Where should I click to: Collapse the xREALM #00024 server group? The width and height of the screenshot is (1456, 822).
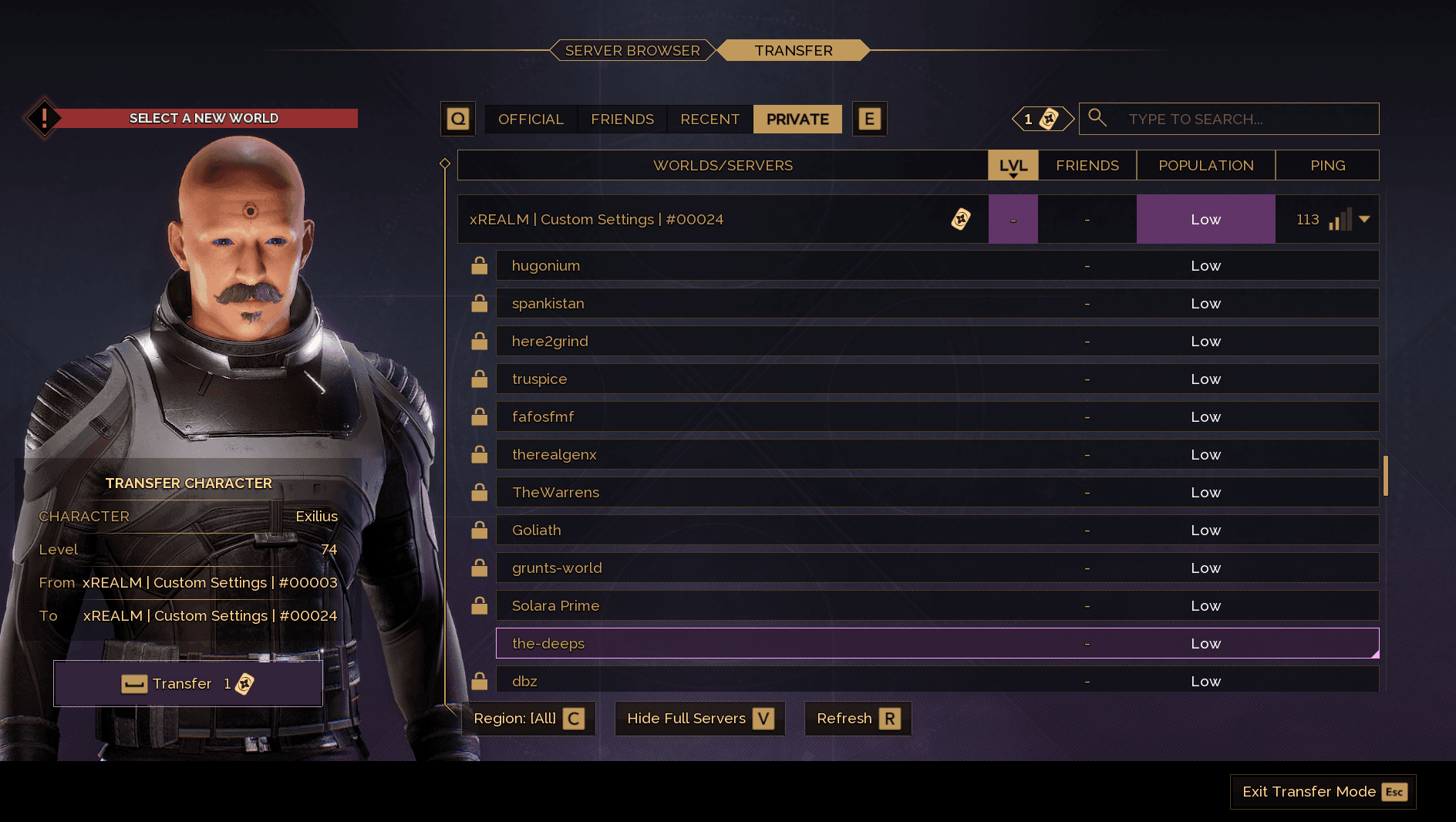pos(1364,220)
